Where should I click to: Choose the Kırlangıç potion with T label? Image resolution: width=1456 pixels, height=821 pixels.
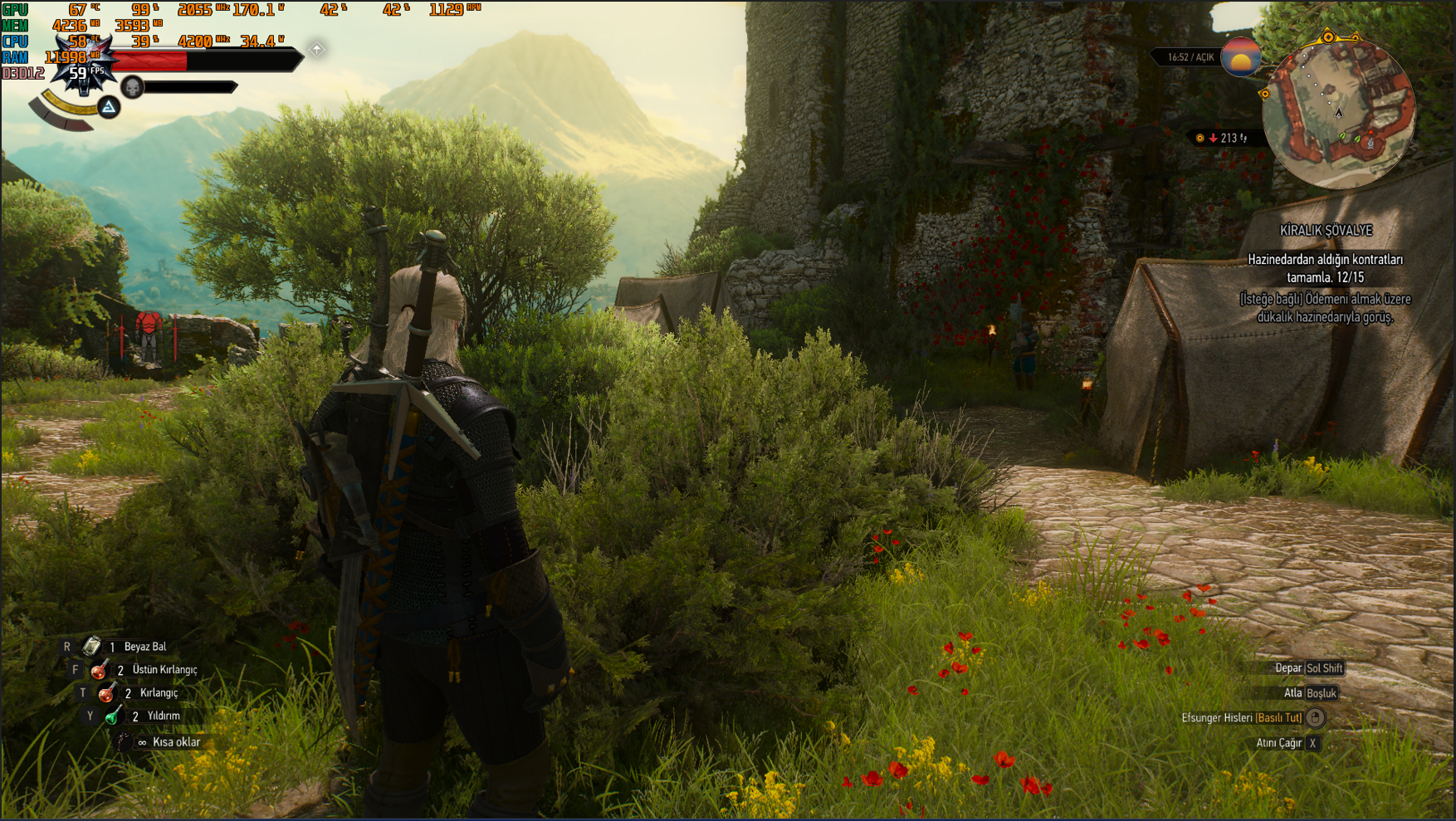coord(107,692)
